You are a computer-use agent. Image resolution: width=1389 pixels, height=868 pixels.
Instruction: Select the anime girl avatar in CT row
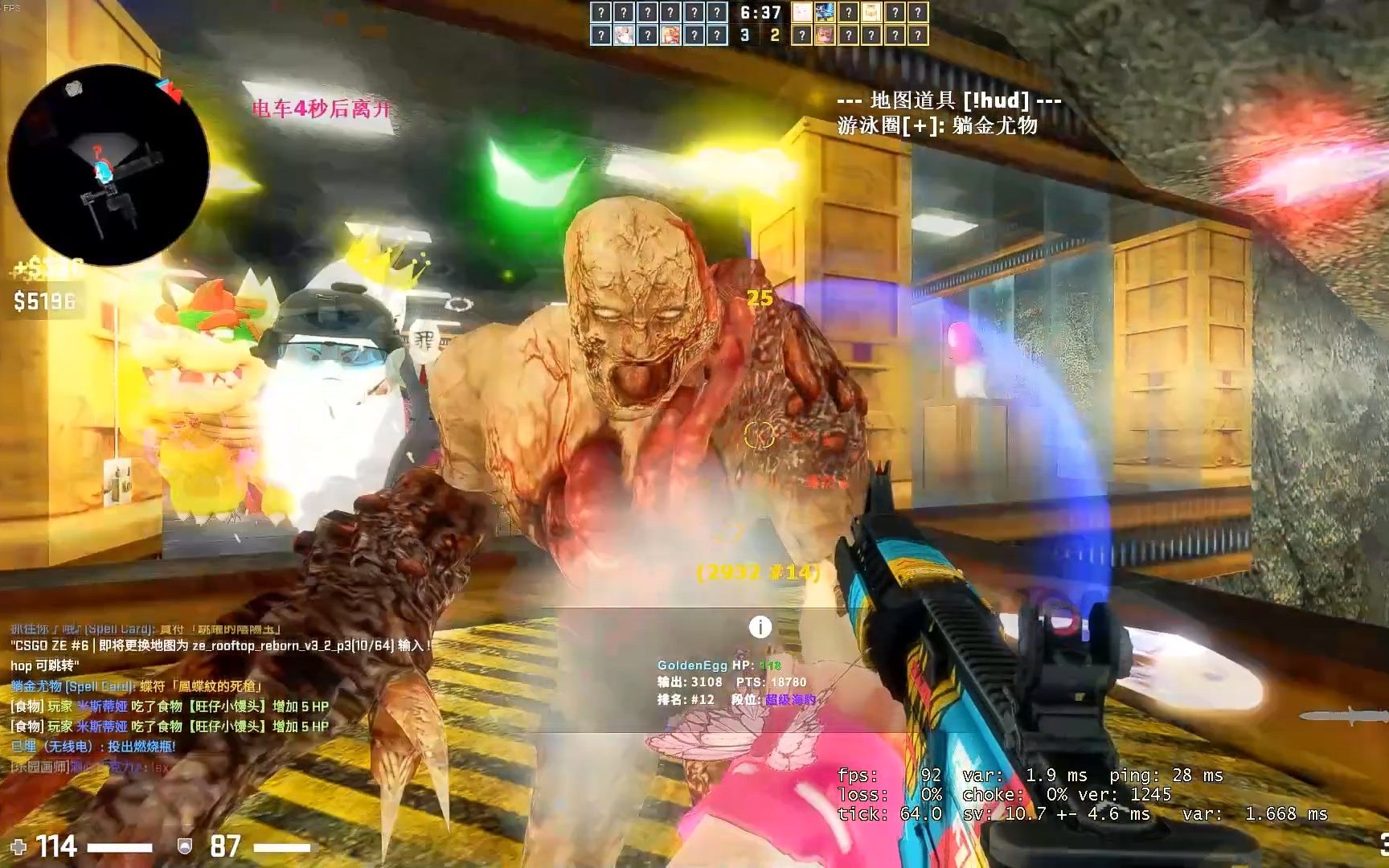[623, 35]
